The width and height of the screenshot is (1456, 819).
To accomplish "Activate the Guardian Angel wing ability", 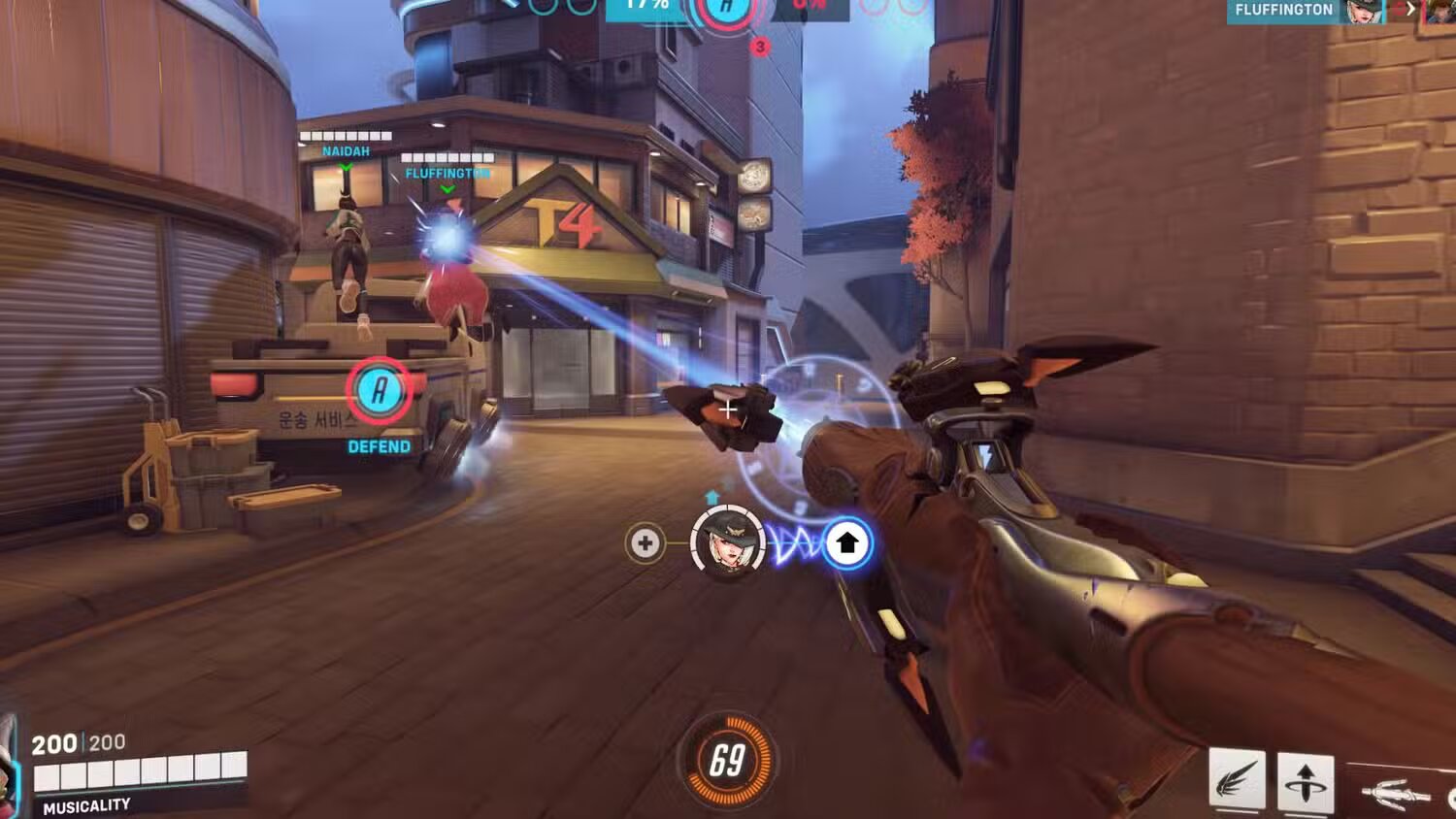I will click(x=1237, y=780).
